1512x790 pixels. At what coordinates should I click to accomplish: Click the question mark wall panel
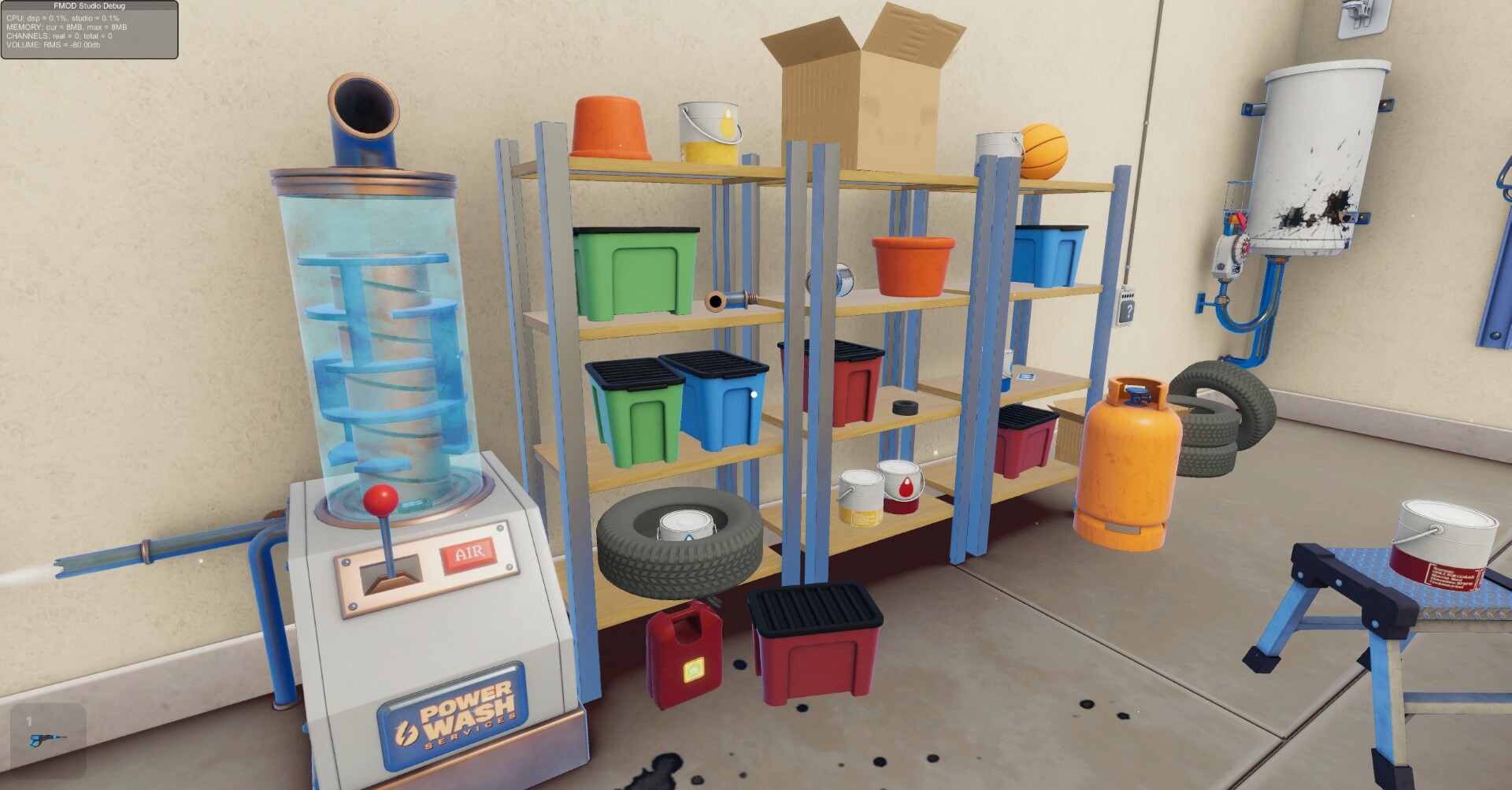tap(1128, 309)
